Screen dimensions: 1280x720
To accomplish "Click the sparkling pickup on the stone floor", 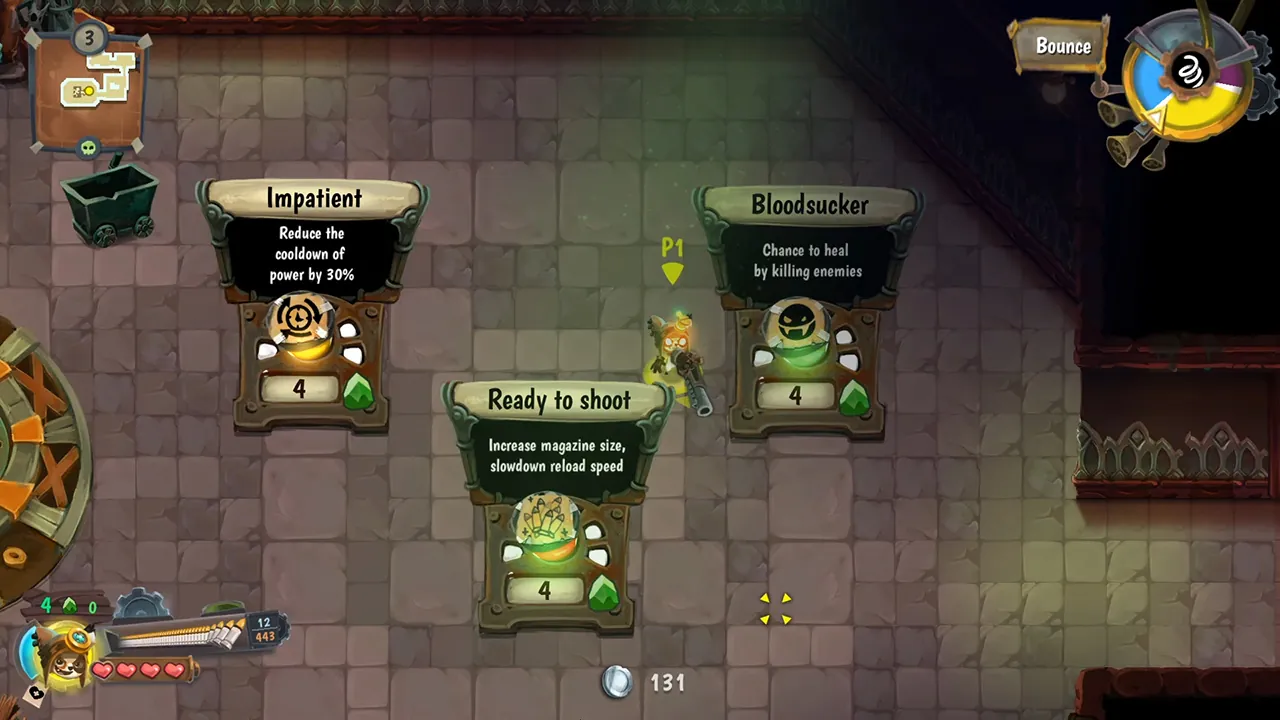I will pyautogui.click(x=776, y=608).
